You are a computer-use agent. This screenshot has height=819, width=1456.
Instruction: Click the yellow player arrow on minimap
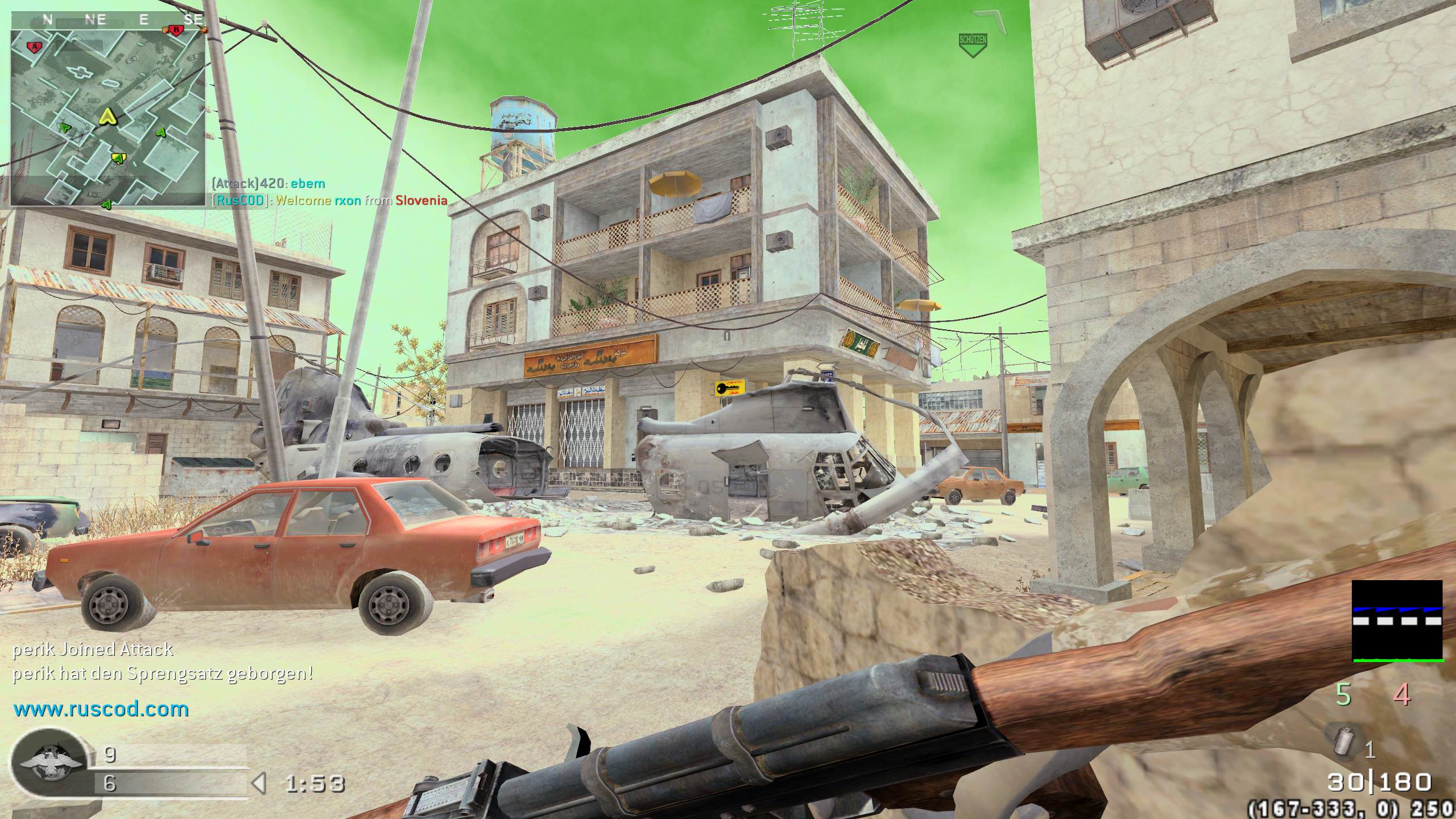106,117
